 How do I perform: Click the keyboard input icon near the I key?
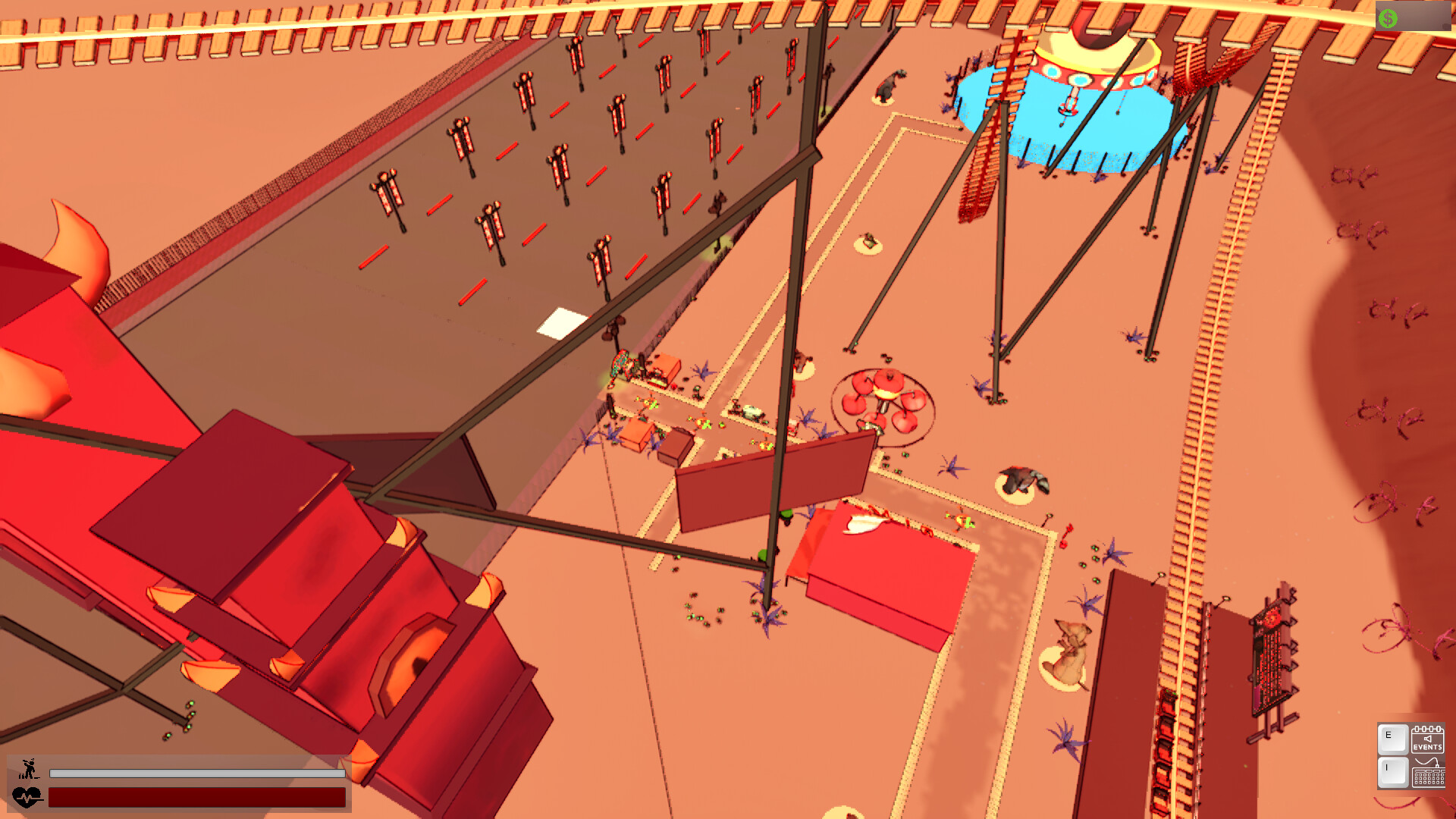(1429, 777)
